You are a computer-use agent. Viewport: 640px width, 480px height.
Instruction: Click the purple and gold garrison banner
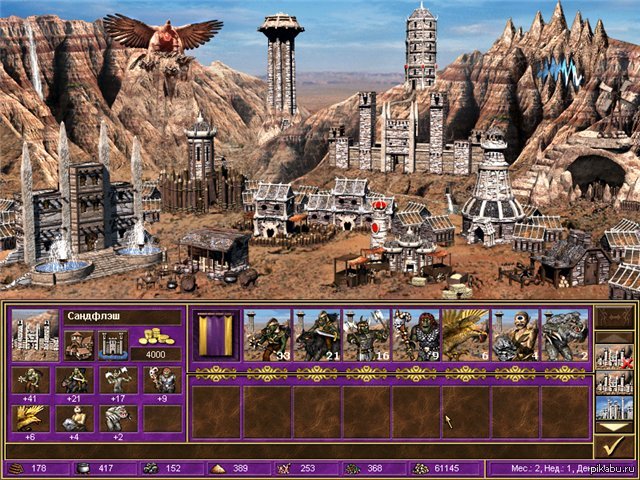215,335
